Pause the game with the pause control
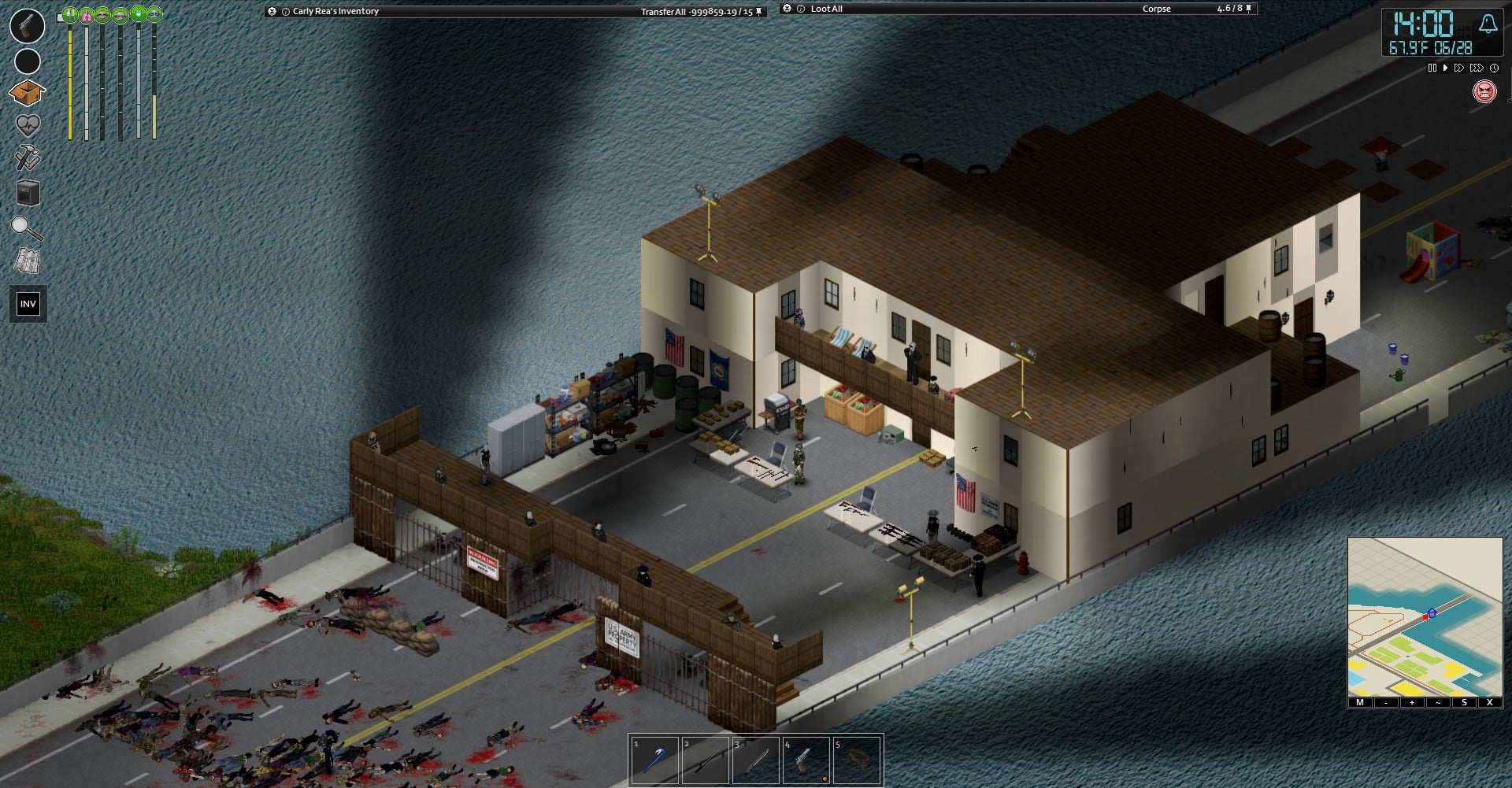 point(1432,68)
